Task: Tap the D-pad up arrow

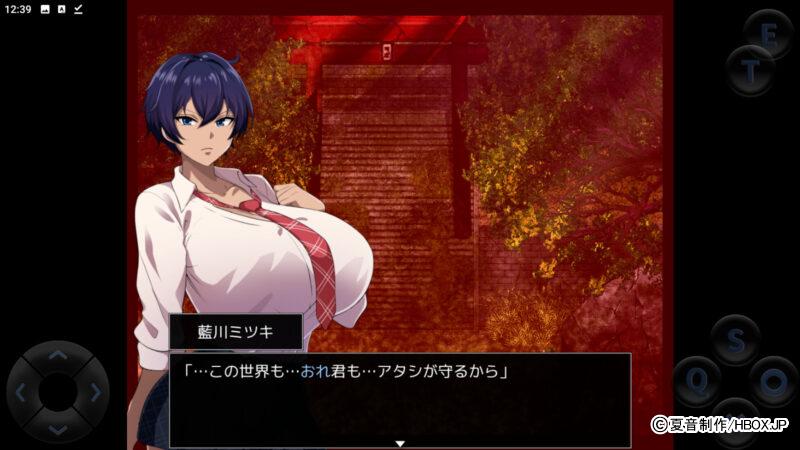Action: pos(58,356)
